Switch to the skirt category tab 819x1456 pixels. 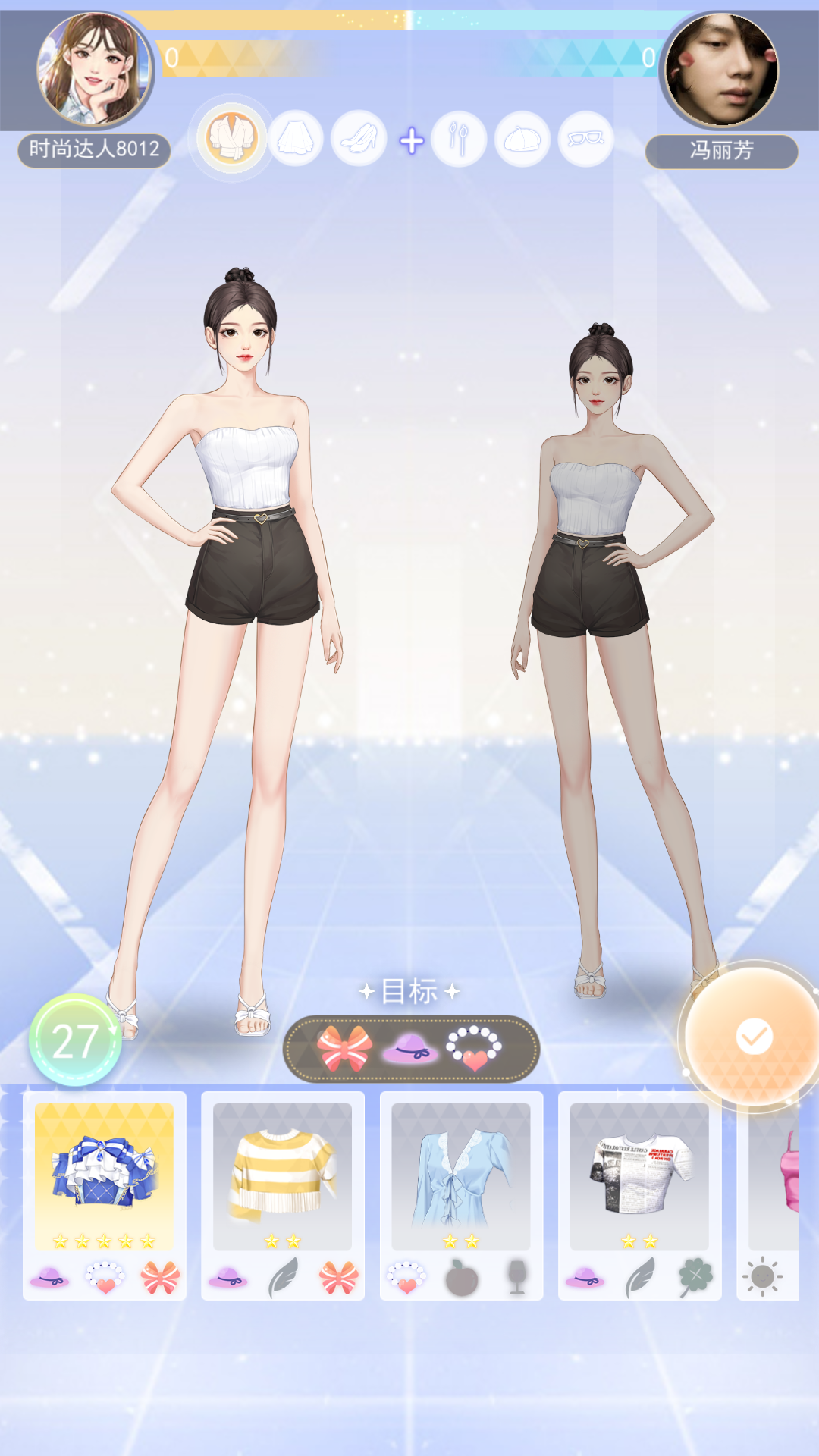click(296, 140)
